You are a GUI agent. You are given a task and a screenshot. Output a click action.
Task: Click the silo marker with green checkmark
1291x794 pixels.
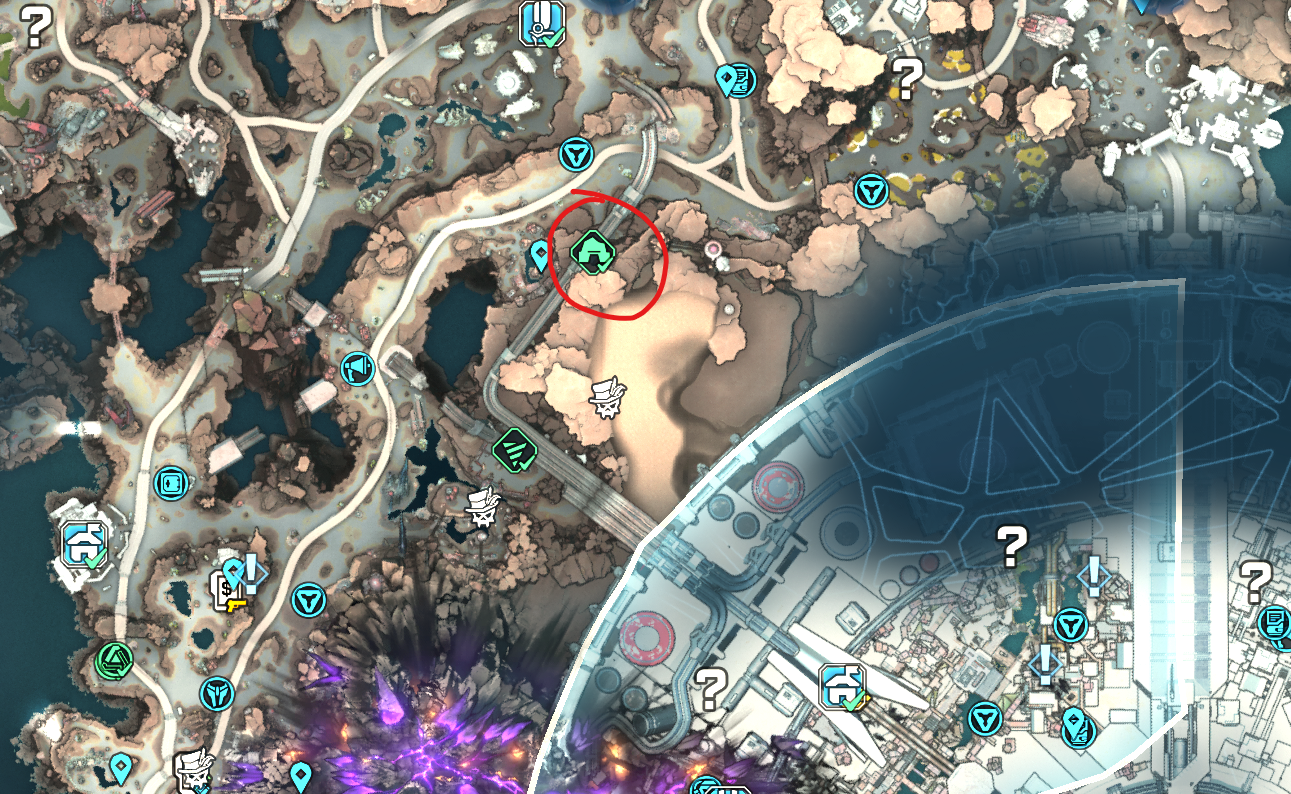(541, 24)
